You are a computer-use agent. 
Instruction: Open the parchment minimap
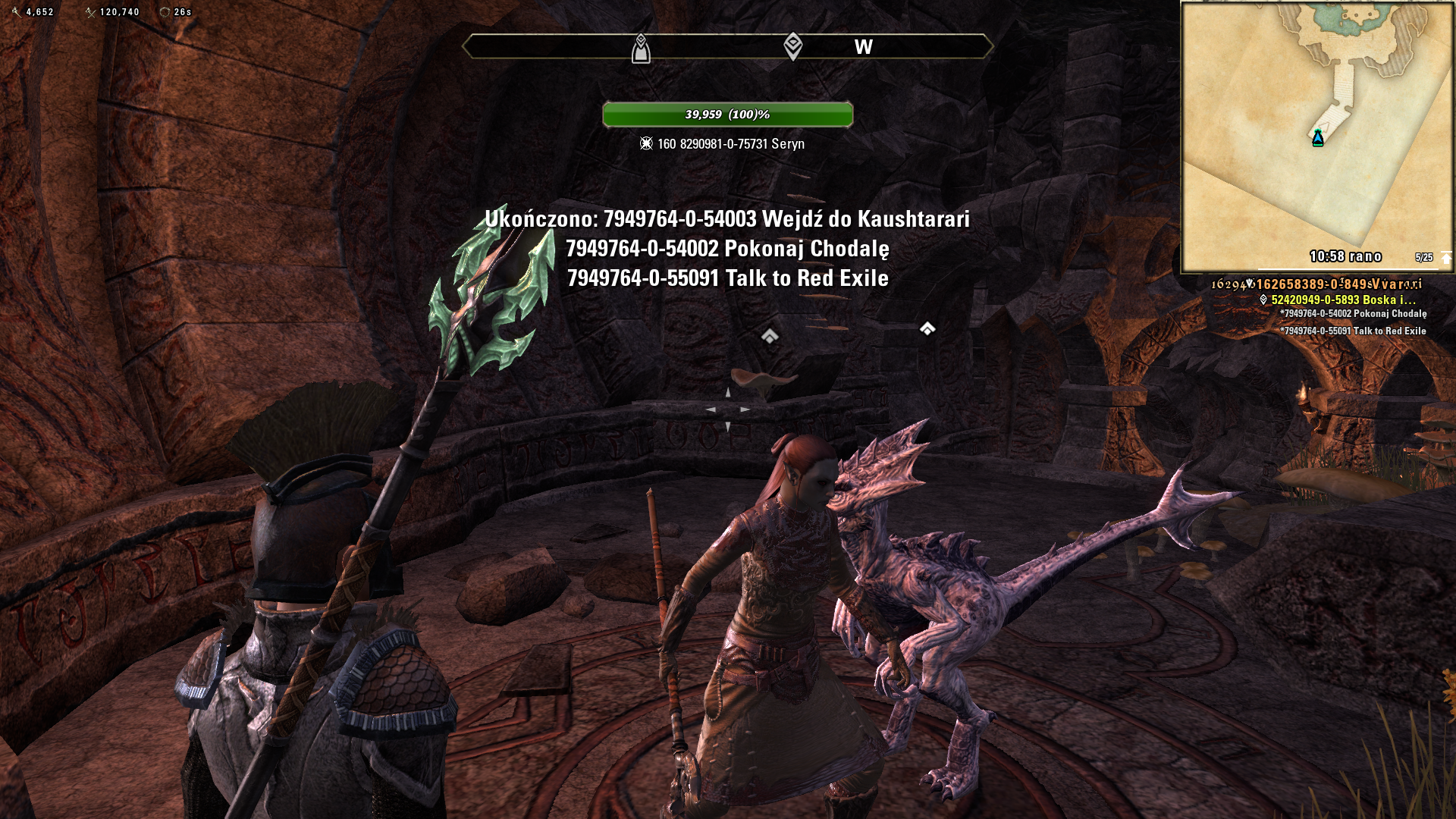pyautogui.click(x=1316, y=136)
